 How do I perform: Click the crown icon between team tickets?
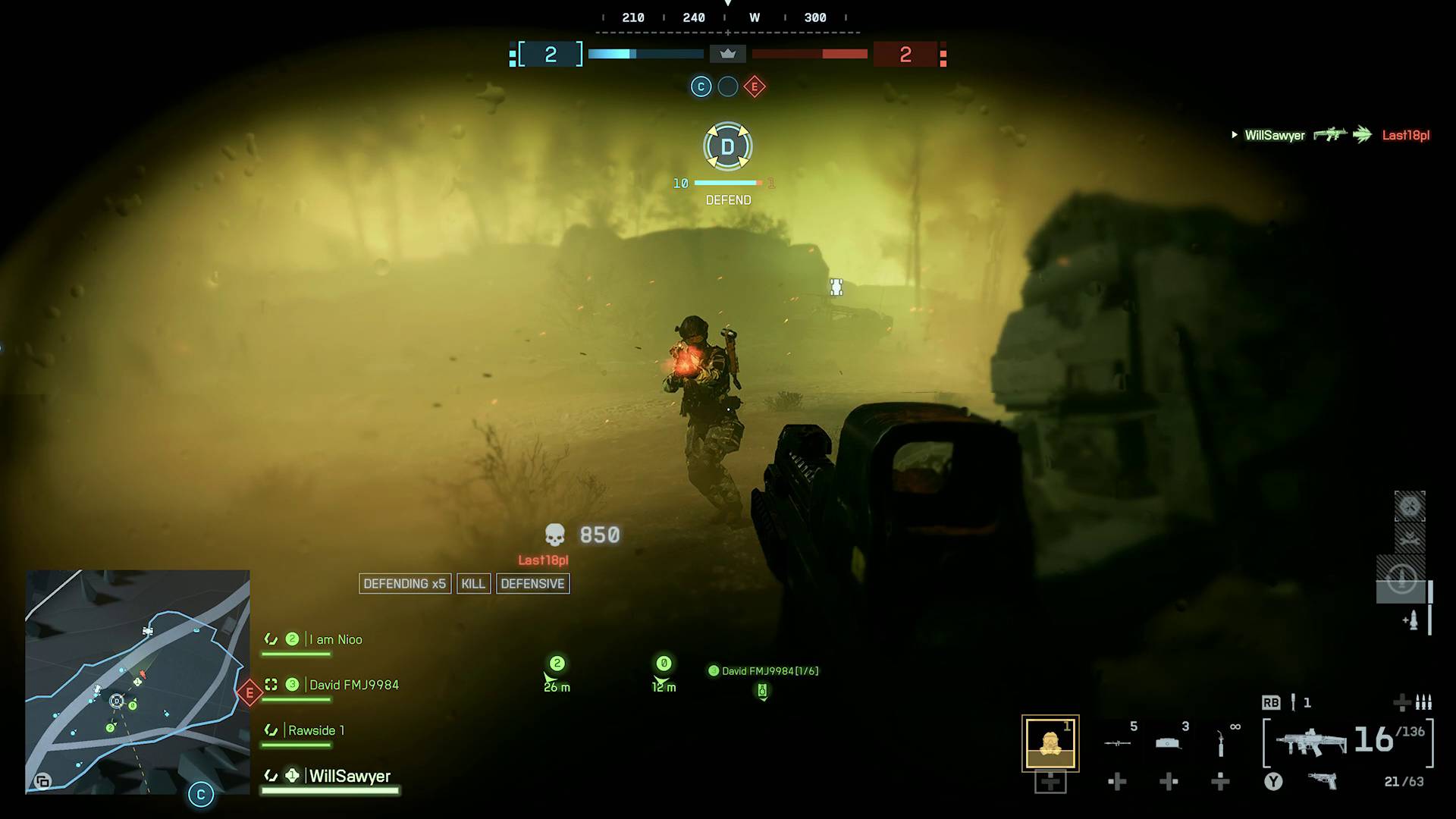tap(728, 54)
